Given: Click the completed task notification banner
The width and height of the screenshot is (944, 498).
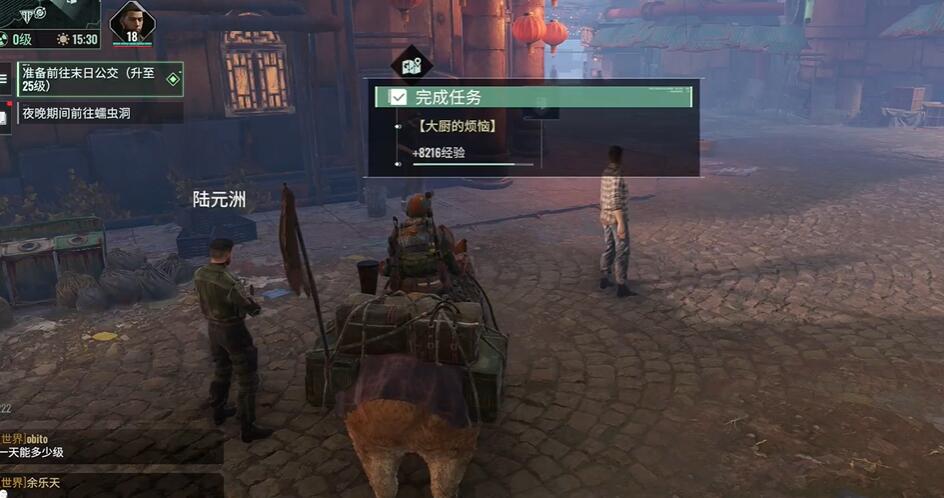Looking at the screenshot, I should pos(532,97).
